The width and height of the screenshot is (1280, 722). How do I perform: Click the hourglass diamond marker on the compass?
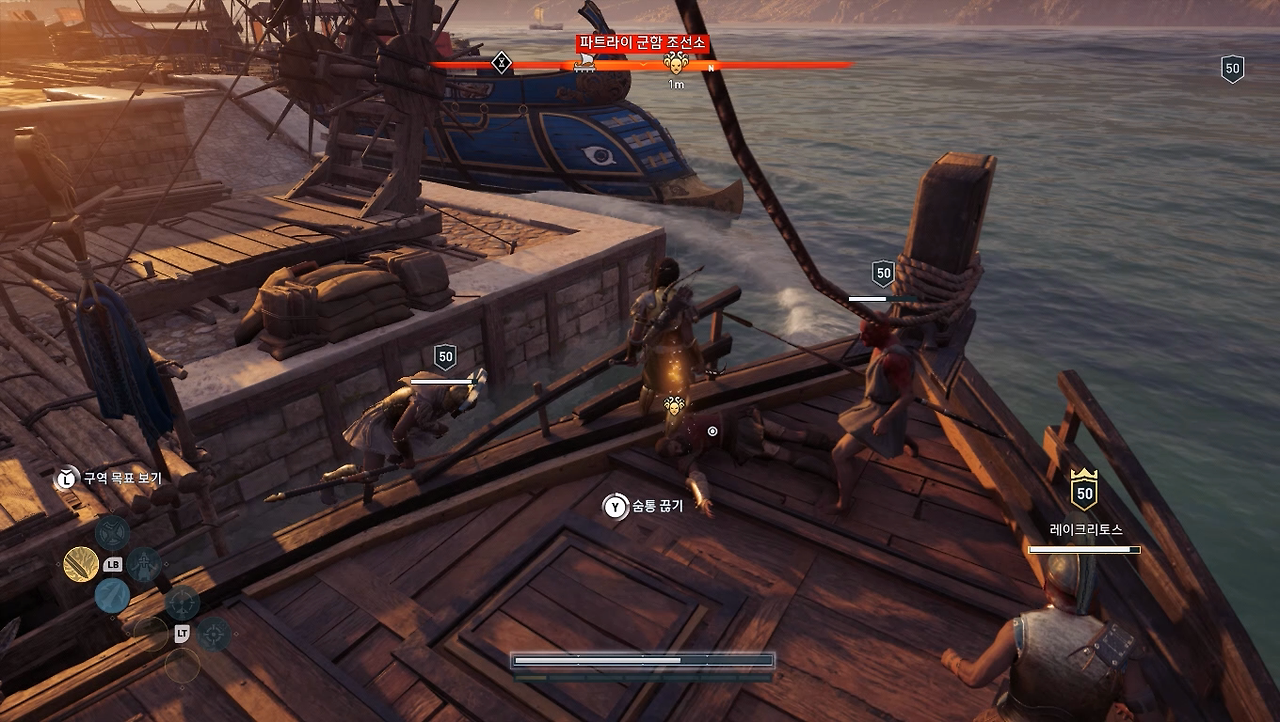[501, 63]
